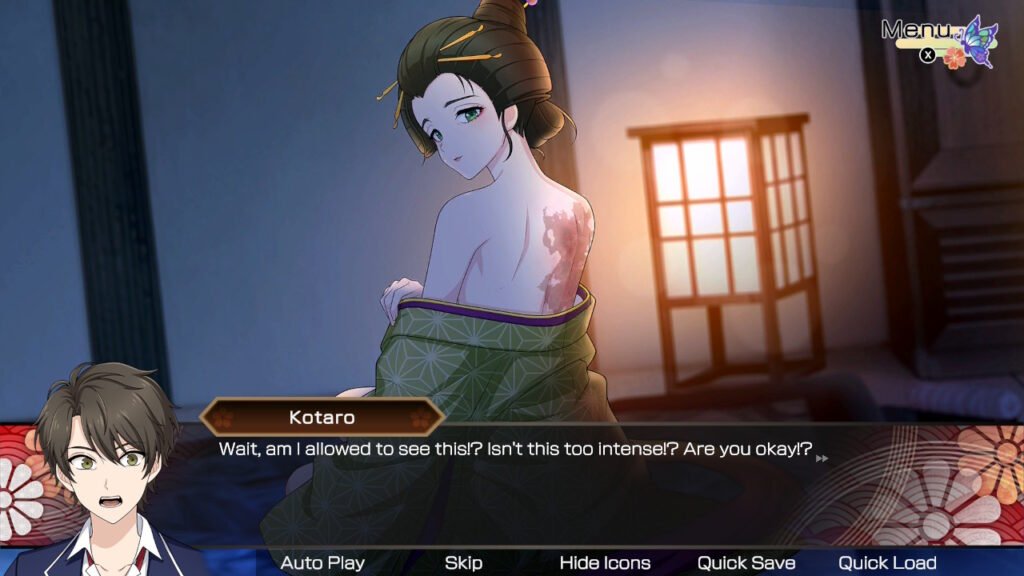Advance dialogue via the small arrow indicator
Viewport: 1024px width, 576px height.
point(822,458)
